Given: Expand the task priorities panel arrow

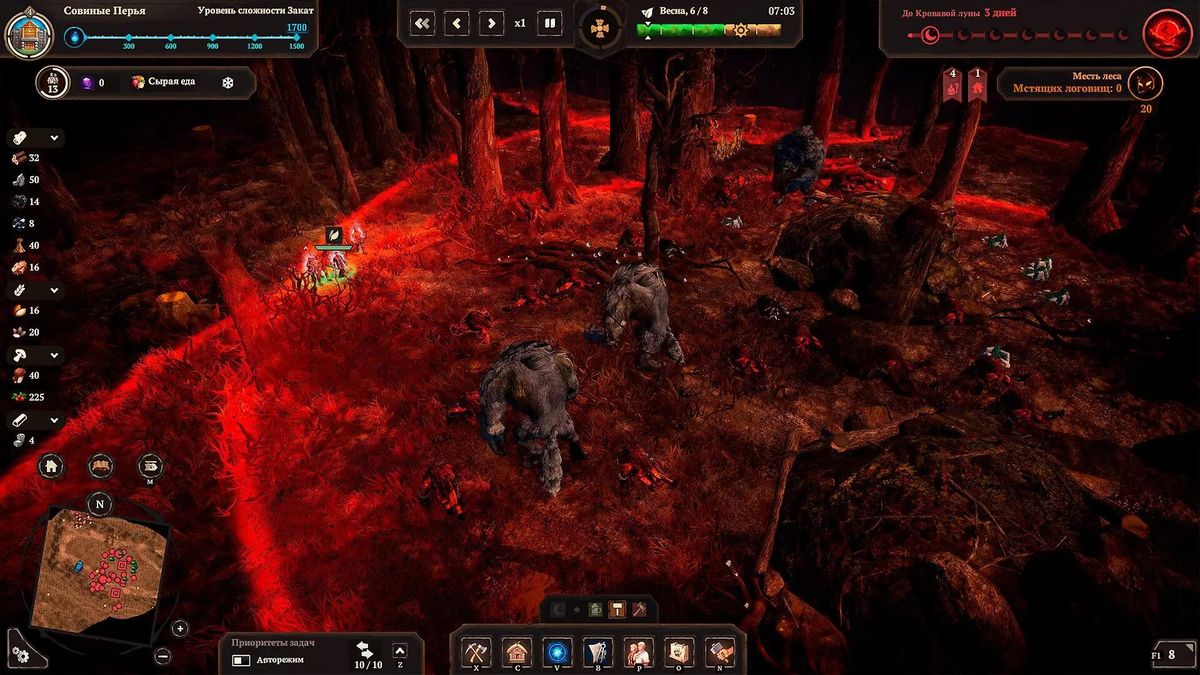Looking at the screenshot, I should point(400,651).
